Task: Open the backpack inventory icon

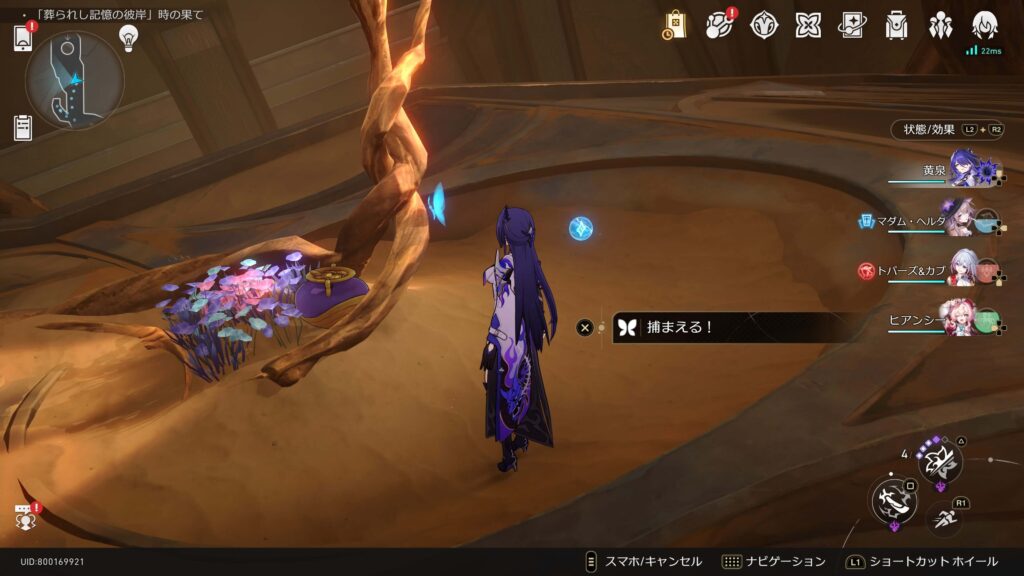Action: 897,25
